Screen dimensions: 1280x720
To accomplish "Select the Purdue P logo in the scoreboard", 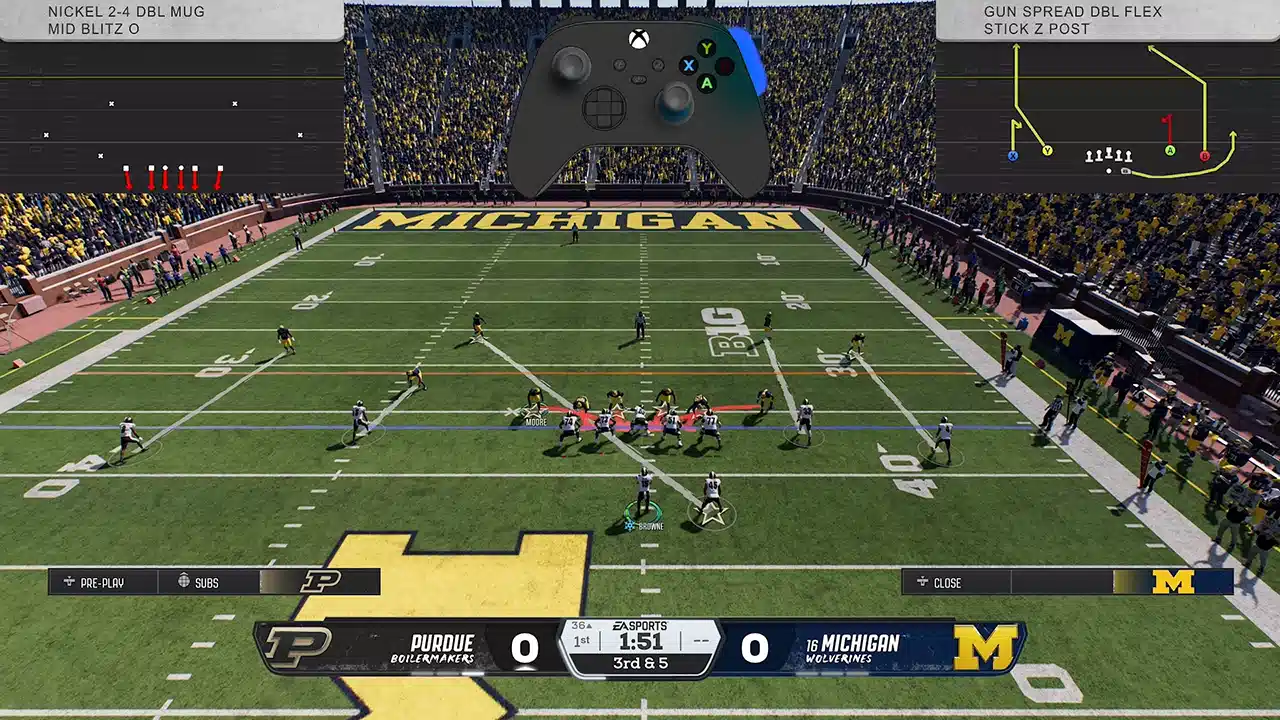I will [299, 645].
